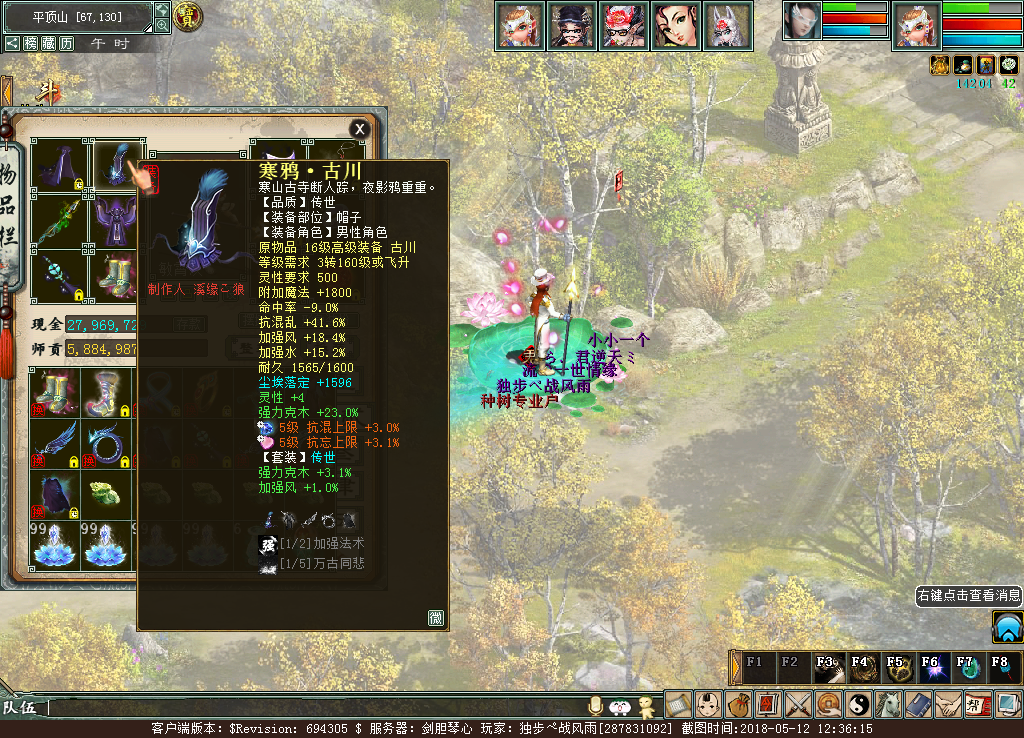Activate the F6 purple burst skill

point(930,669)
